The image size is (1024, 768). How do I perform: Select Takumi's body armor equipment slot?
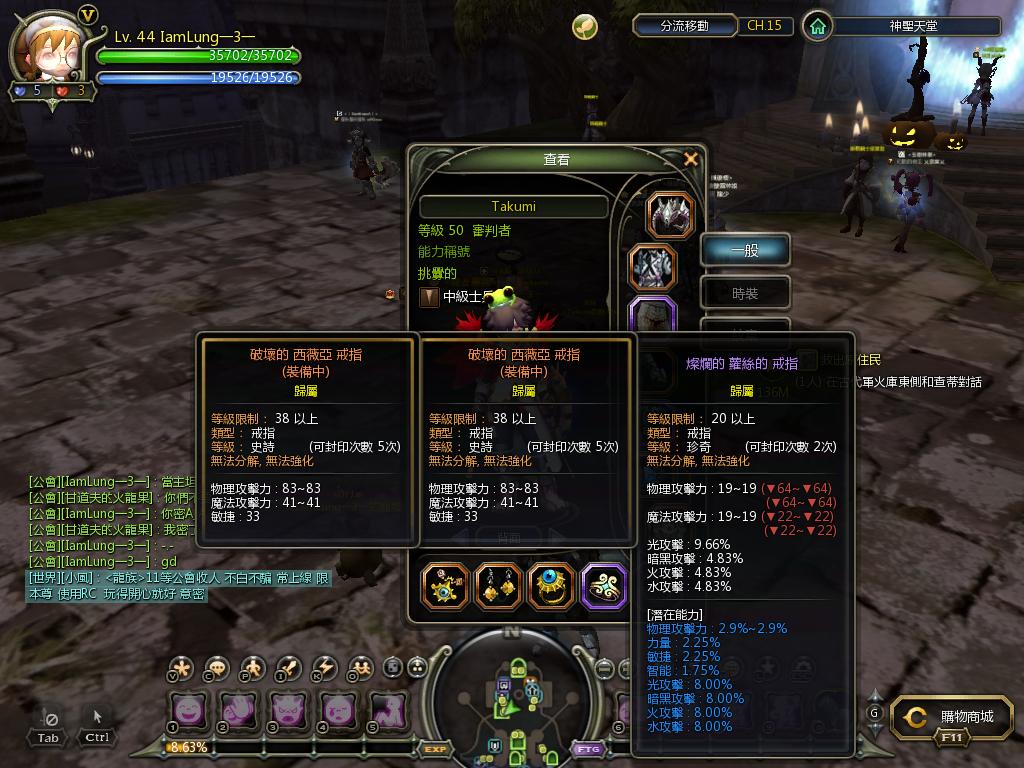click(x=653, y=268)
